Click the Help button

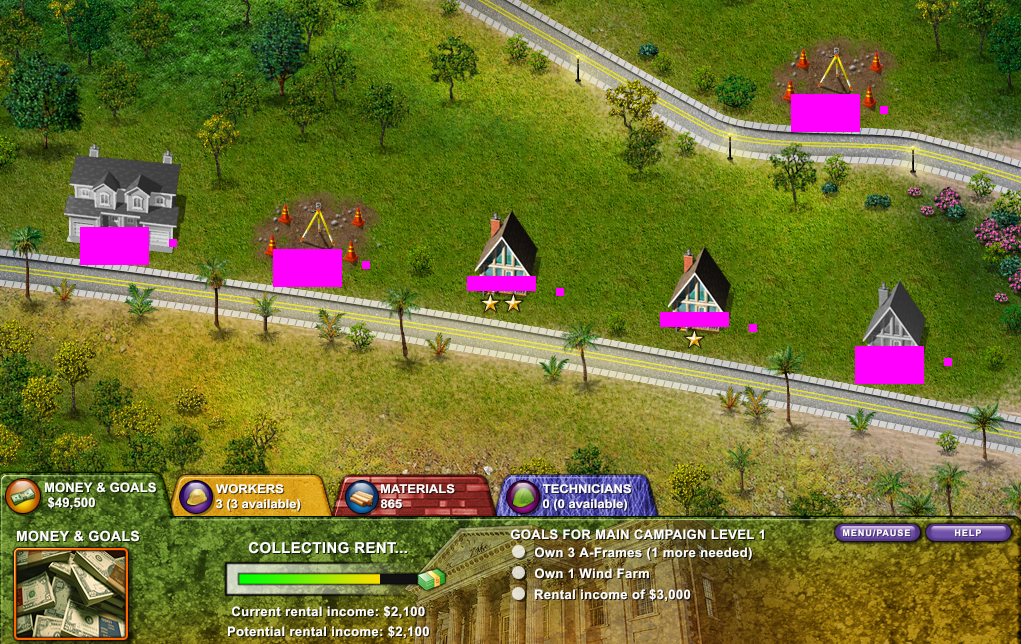point(967,533)
